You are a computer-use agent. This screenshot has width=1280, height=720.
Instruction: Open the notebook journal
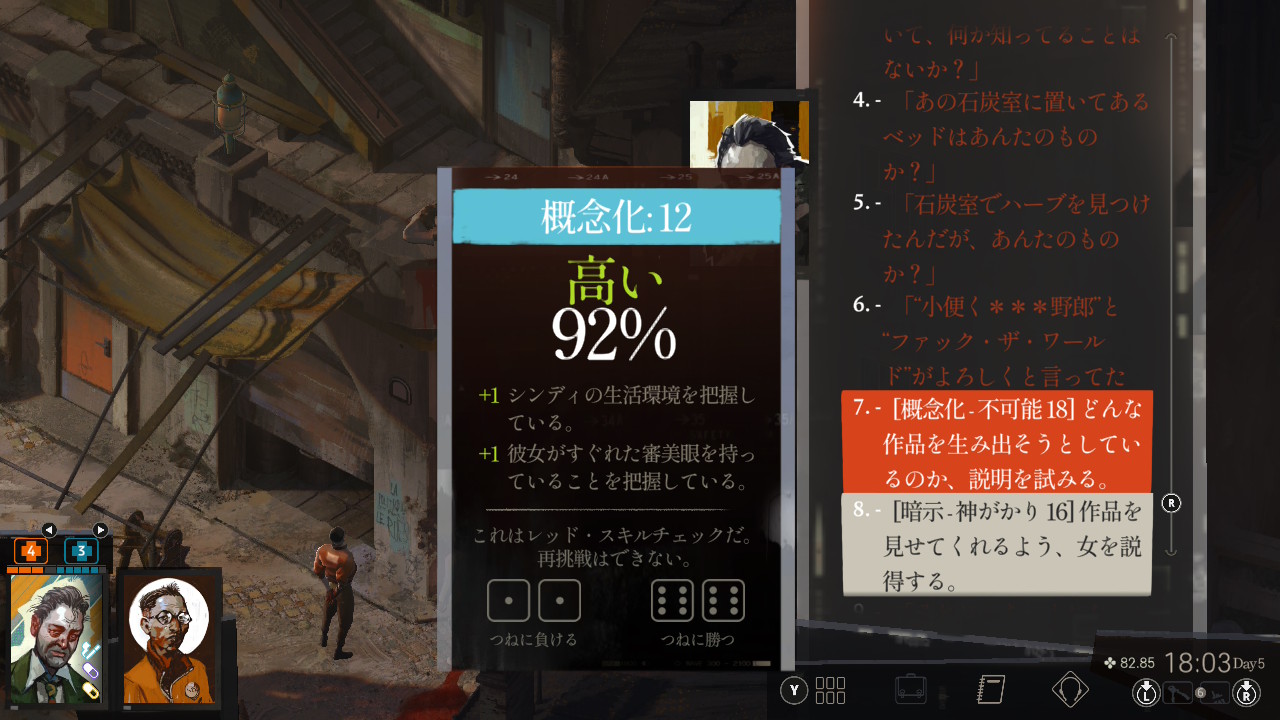[x=990, y=690]
